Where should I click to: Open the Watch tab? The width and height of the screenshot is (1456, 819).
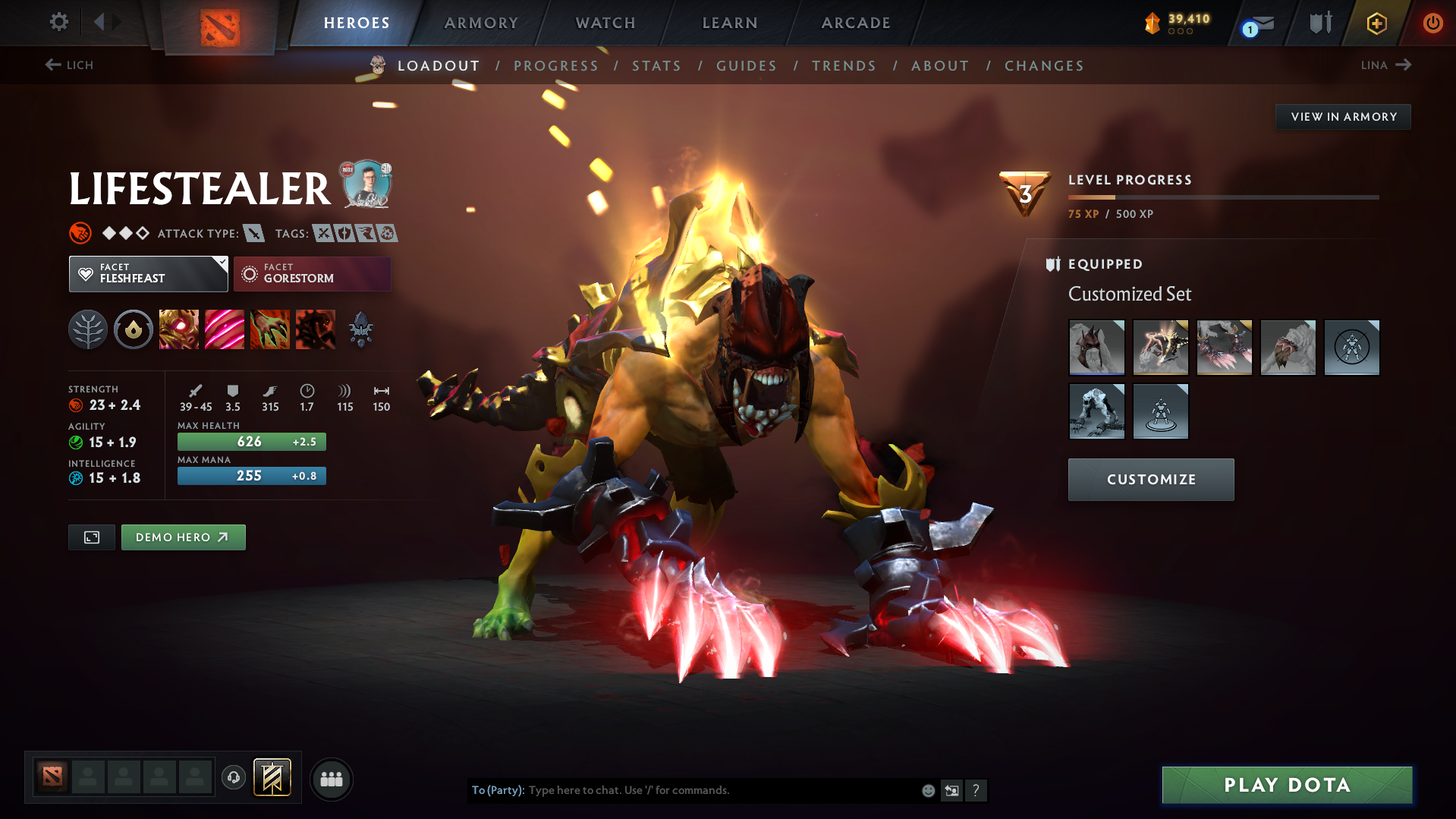605,23
